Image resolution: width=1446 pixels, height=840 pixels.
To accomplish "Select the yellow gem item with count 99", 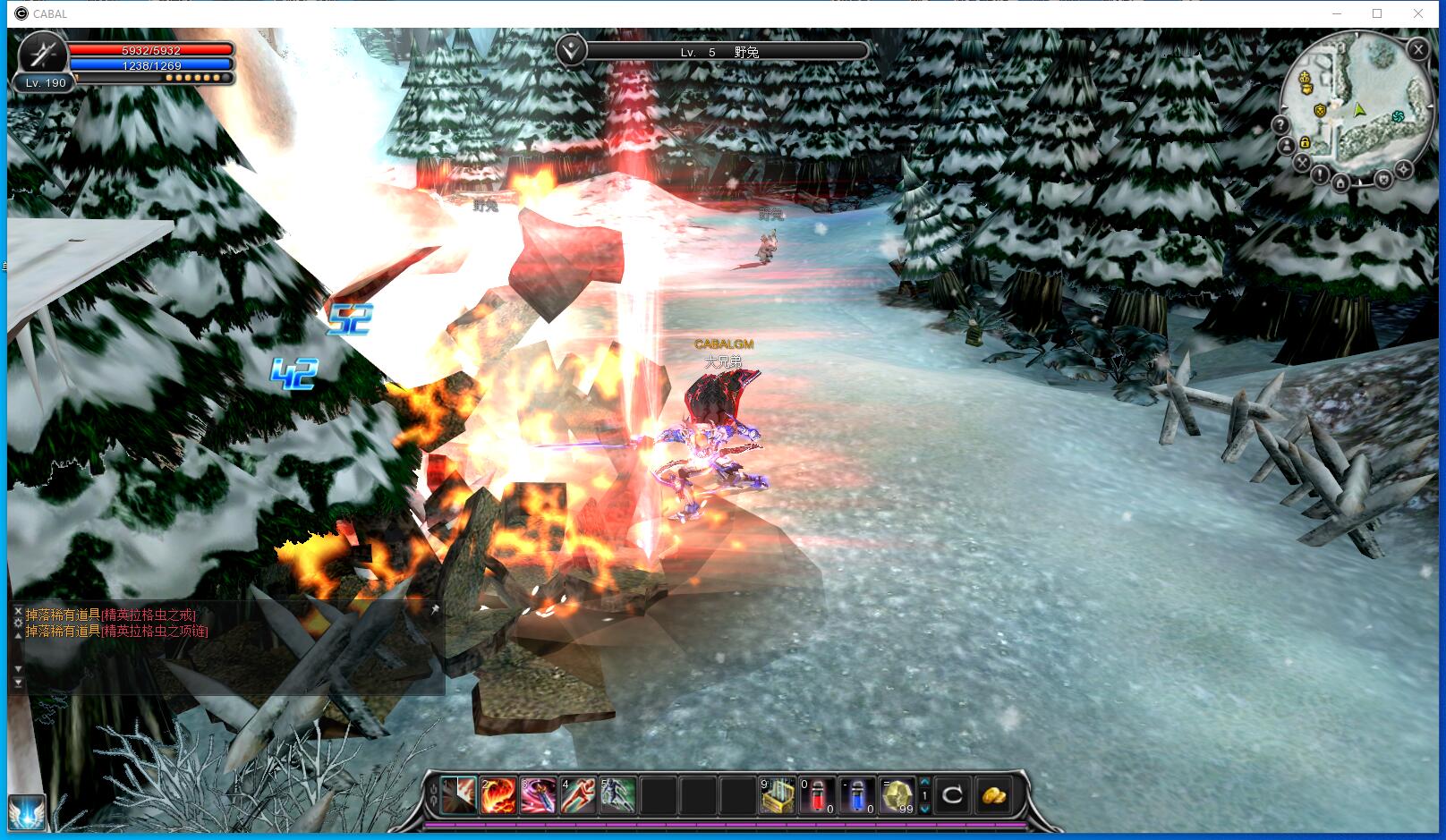I will tap(897, 795).
